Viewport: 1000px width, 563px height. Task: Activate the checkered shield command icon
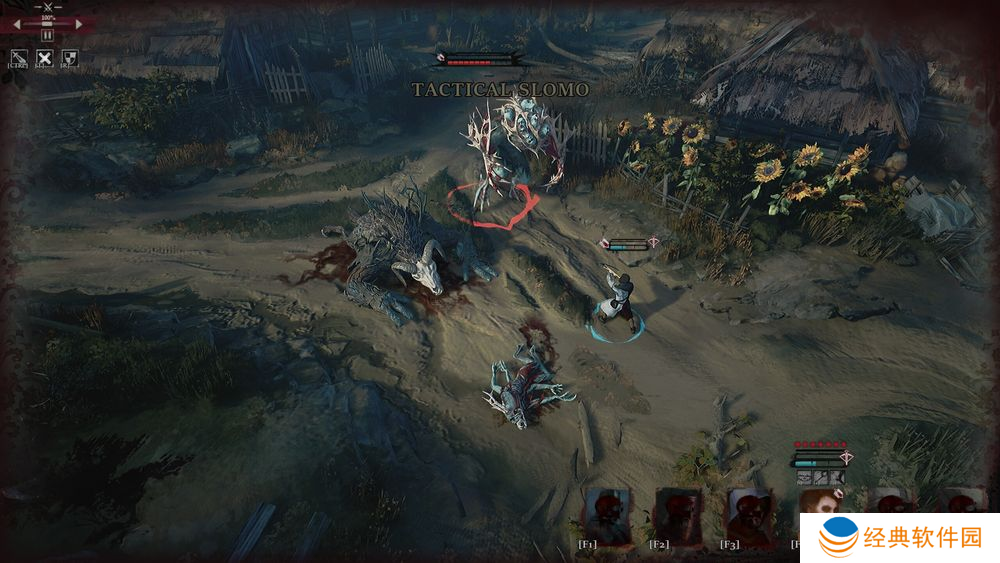pyautogui.click(x=69, y=57)
